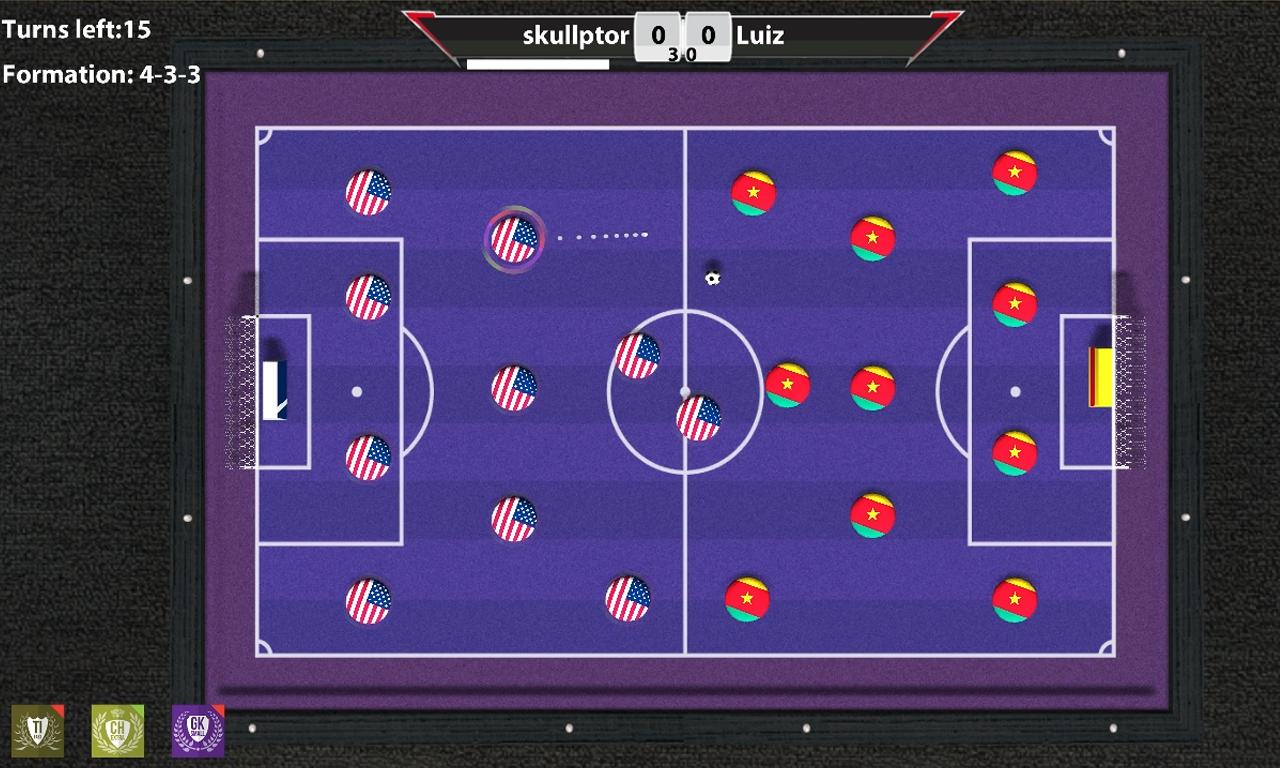Select the USA disc inside the center circle
Screen dimensions: 1280x768
700,417
